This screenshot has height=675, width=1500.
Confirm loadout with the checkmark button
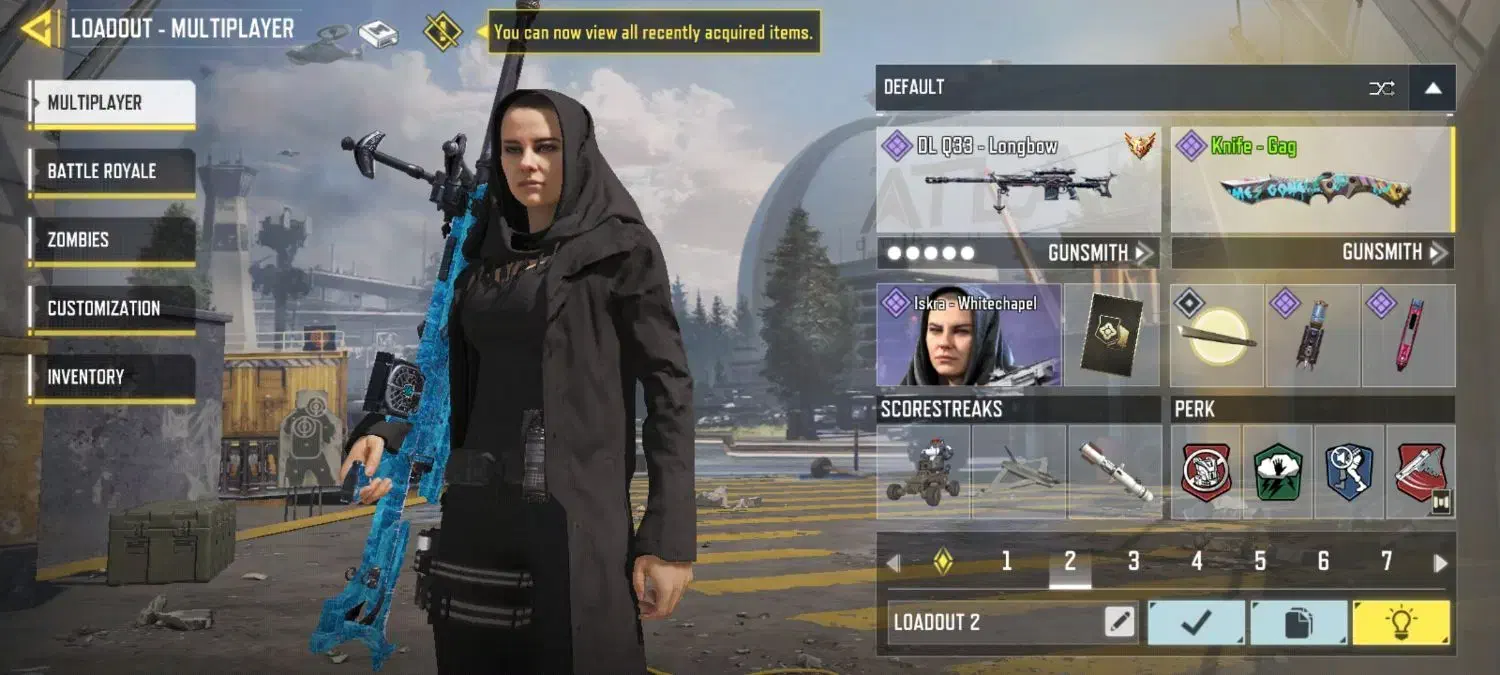[1196, 622]
